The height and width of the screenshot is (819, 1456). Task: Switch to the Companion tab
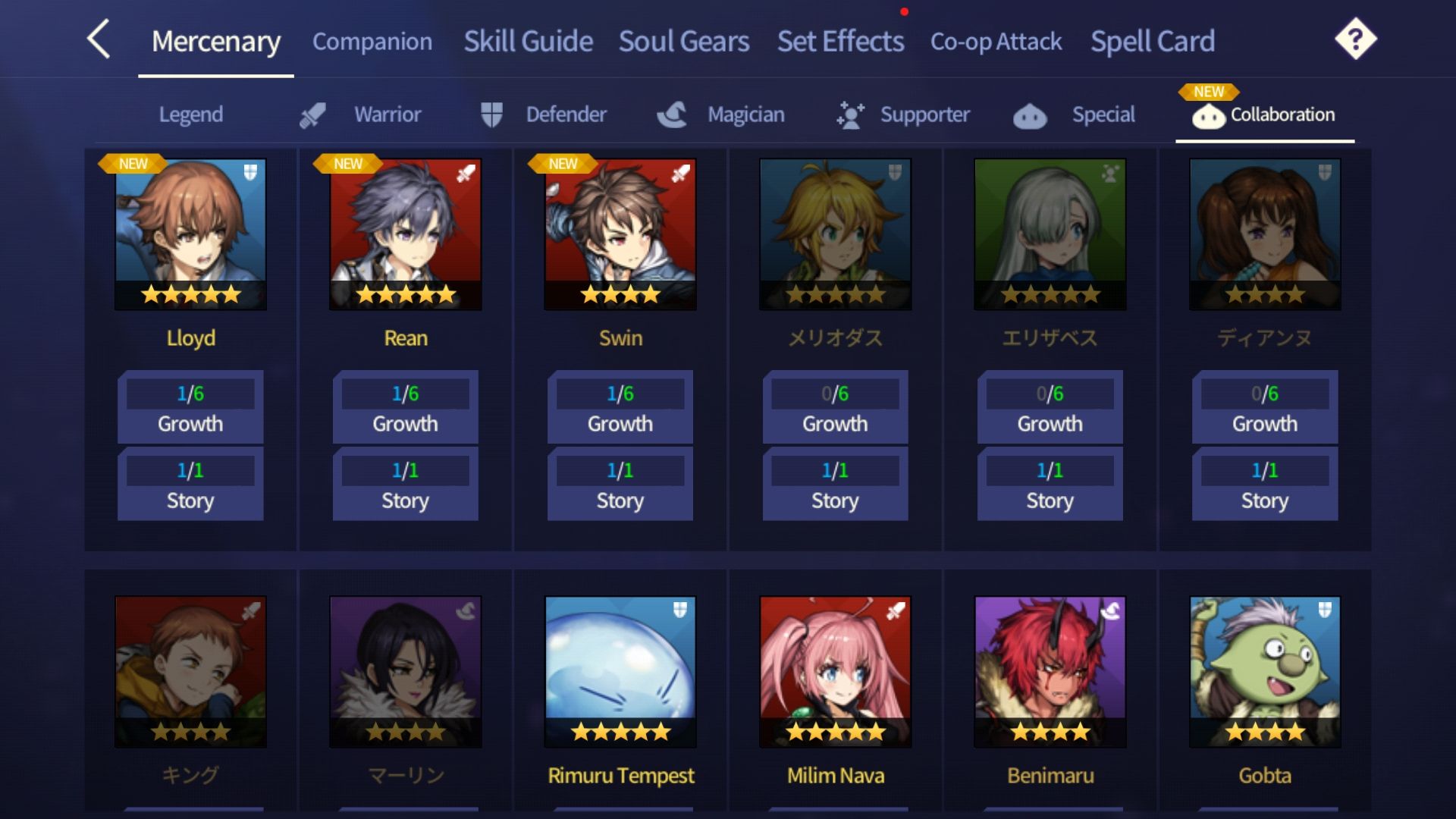[x=372, y=43]
